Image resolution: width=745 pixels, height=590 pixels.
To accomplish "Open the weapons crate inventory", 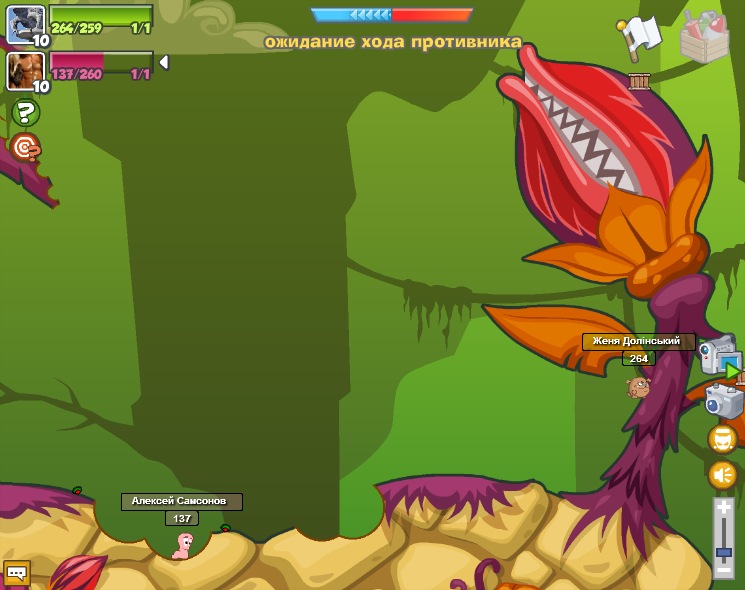I will tap(704, 39).
